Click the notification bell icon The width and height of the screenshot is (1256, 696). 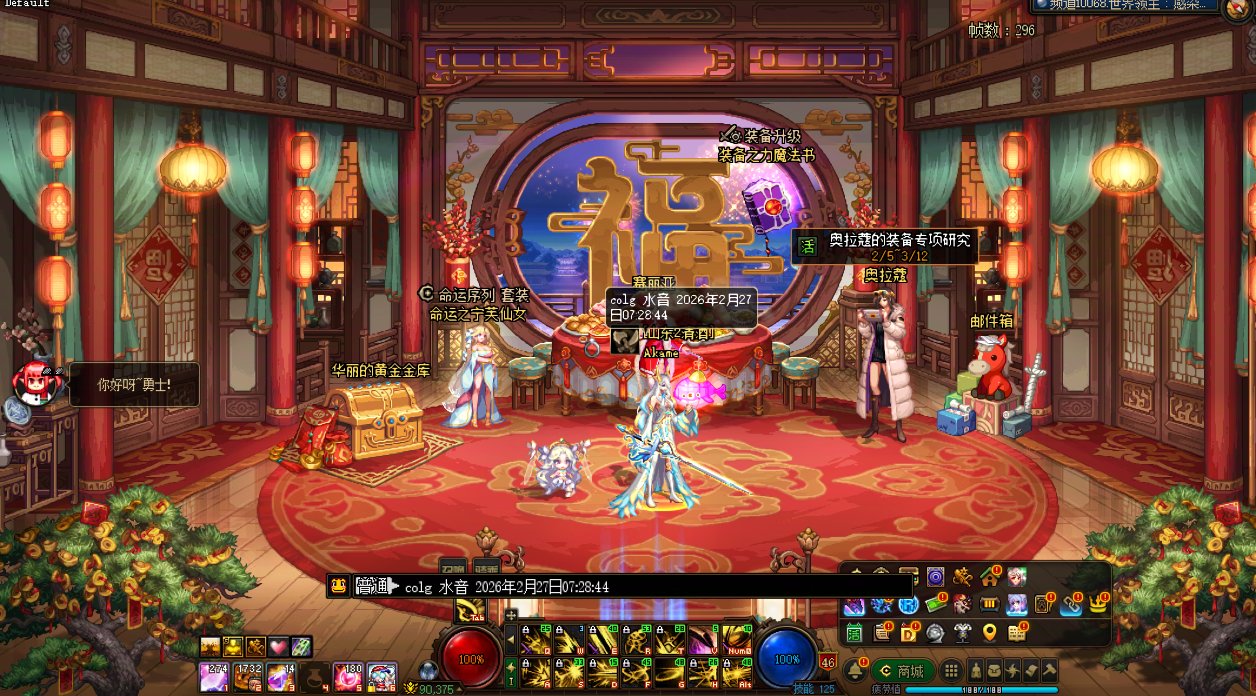856,671
